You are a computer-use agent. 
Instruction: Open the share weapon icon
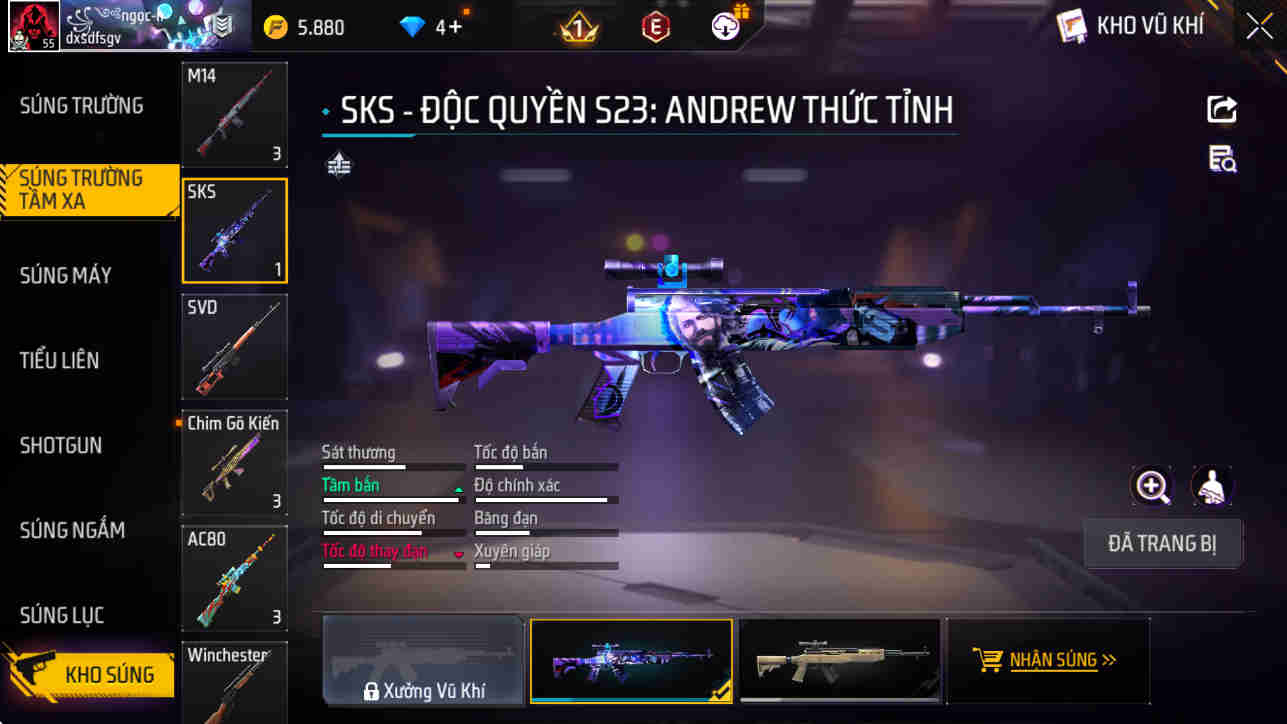point(1222,110)
